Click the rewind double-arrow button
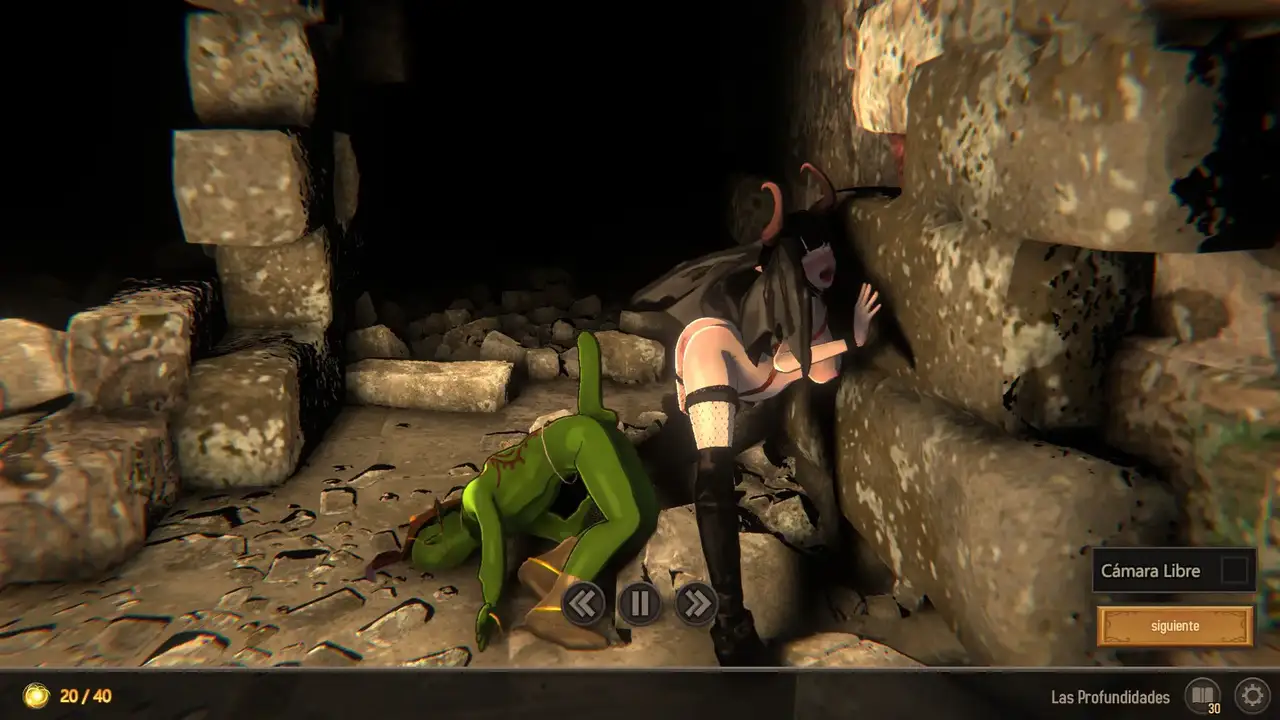The height and width of the screenshot is (720, 1280). (583, 603)
